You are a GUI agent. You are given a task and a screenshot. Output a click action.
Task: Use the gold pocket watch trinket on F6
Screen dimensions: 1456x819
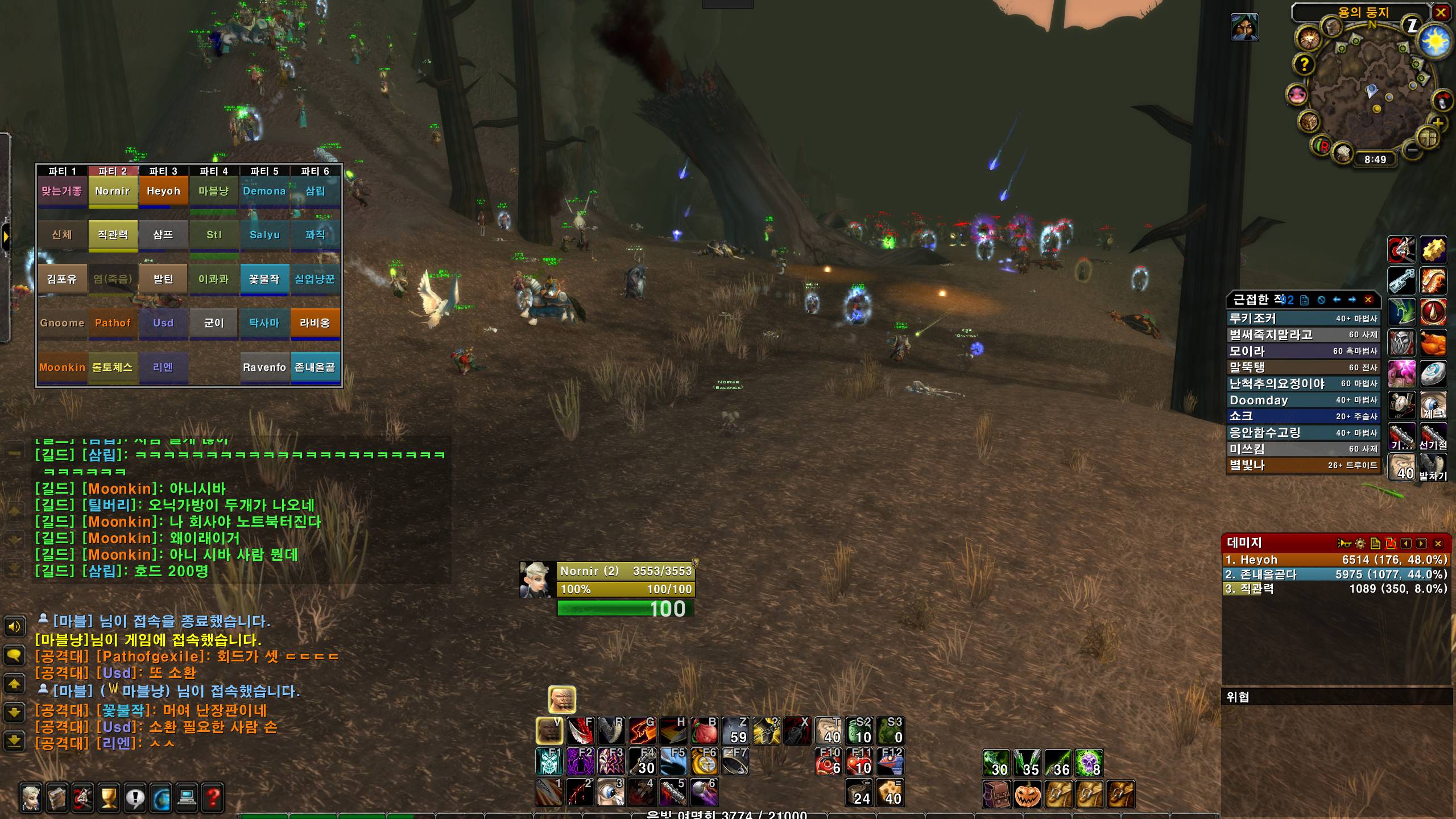(x=704, y=762)
